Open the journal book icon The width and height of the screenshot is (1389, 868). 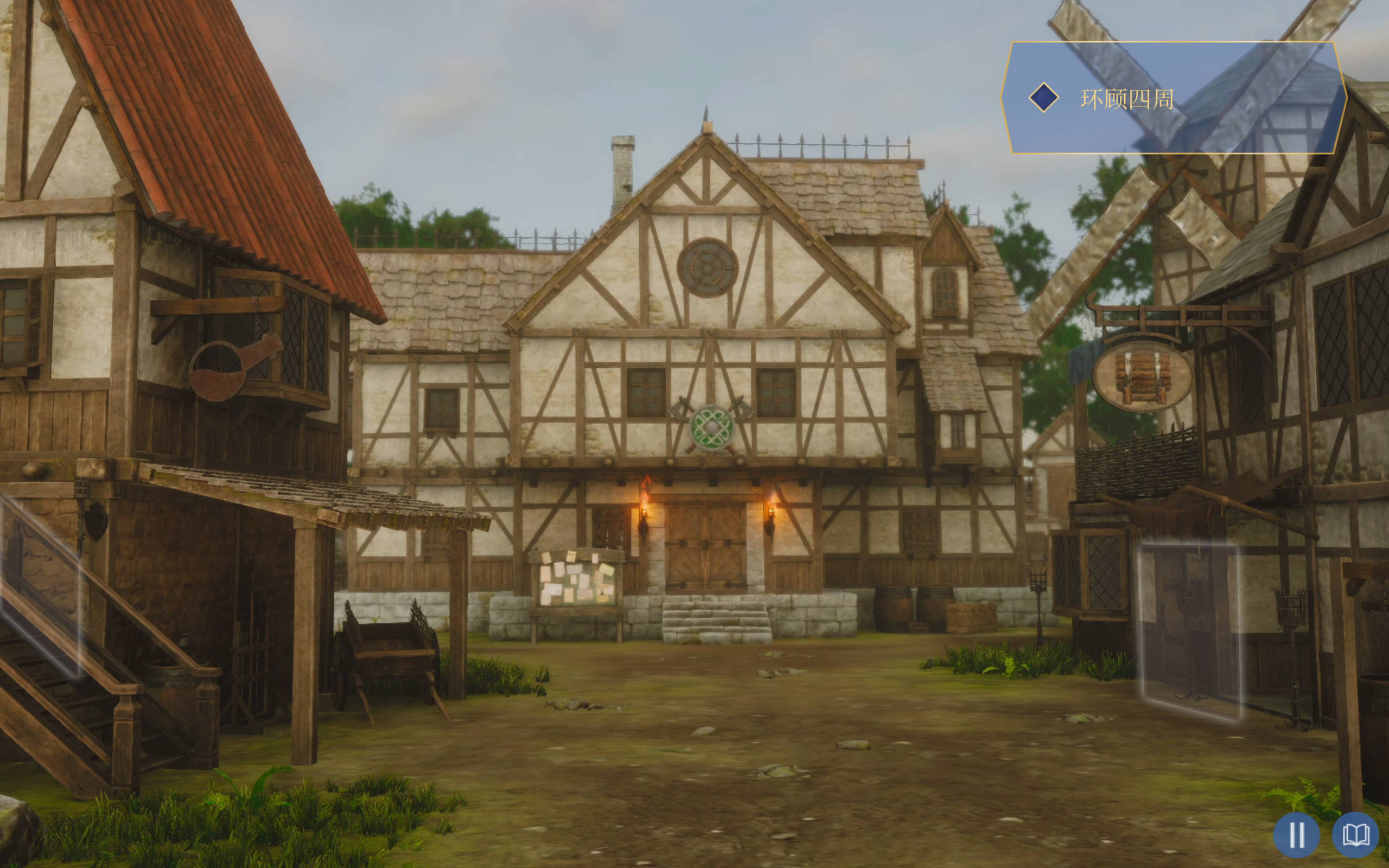click(x=1355, y=834)
